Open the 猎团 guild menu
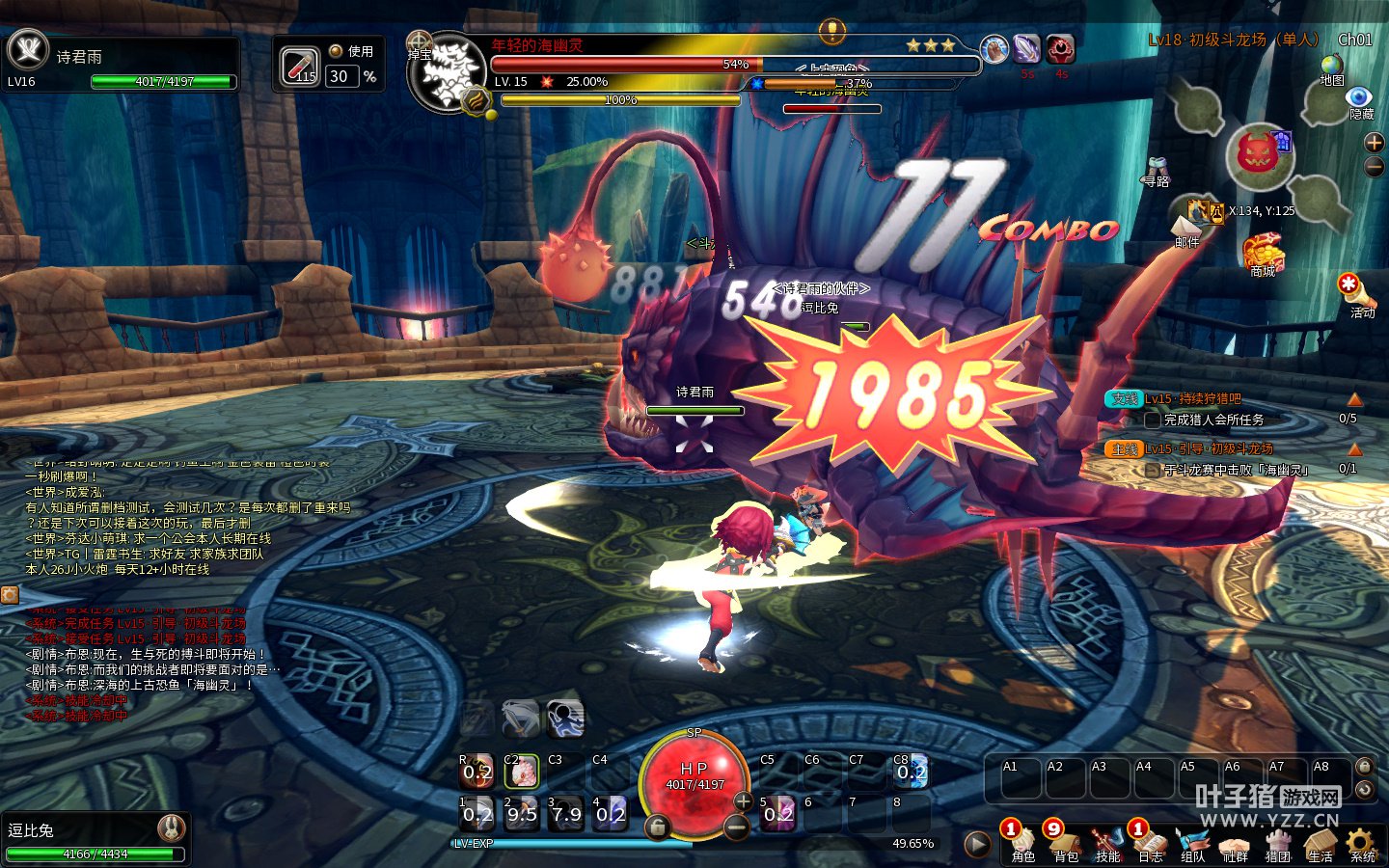1389x868 pixels. click(x=1277, y=845)
